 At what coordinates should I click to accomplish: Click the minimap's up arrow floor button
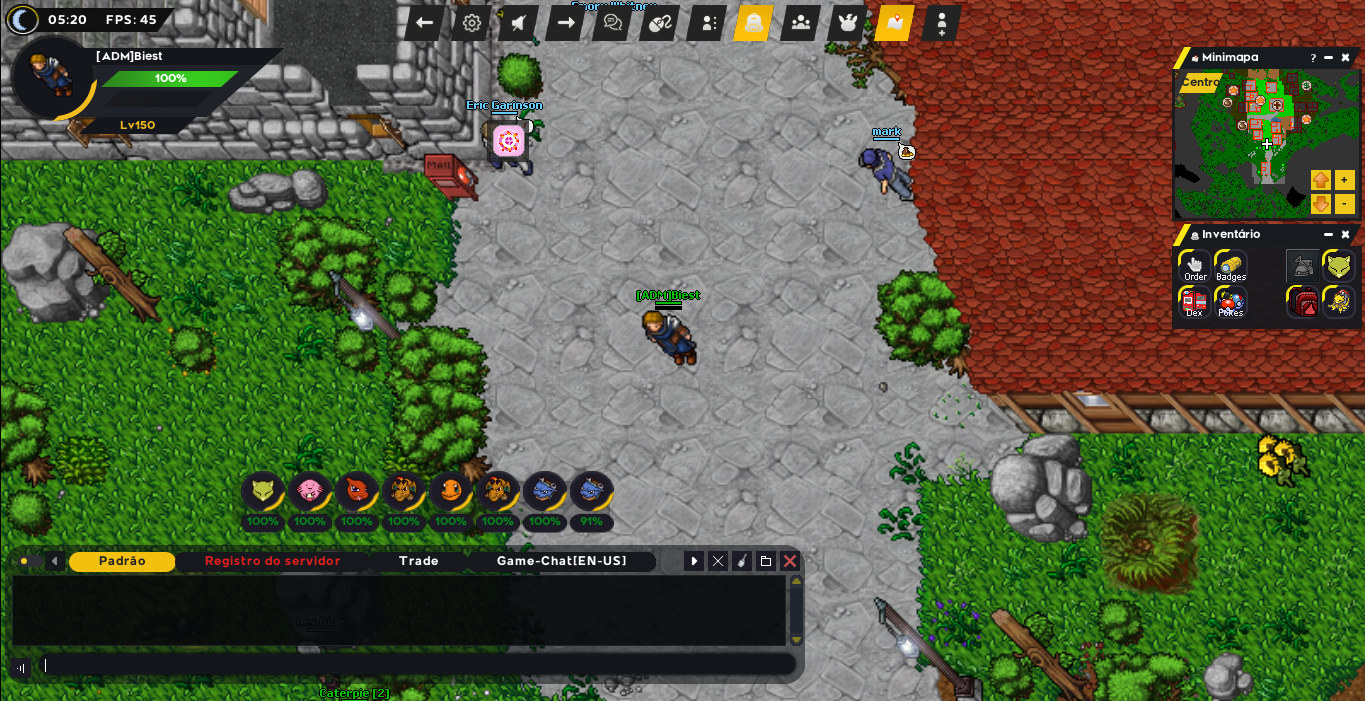(1321, 180)
